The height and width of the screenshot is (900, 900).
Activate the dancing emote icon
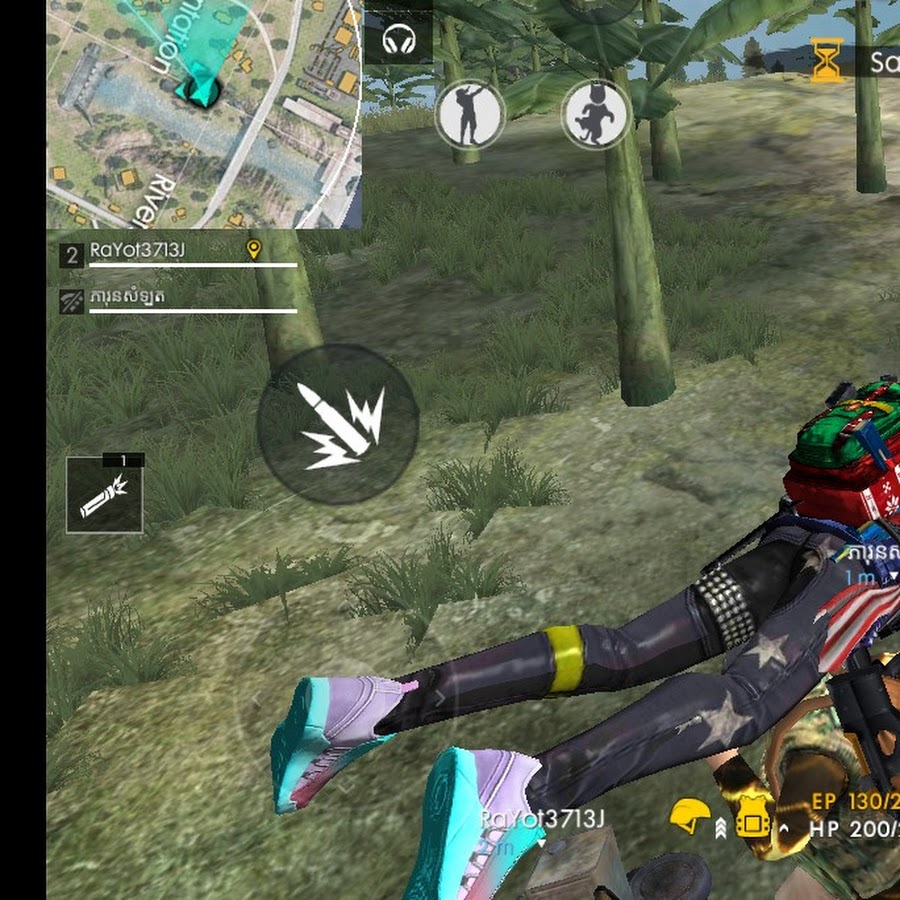click(x=469, y=114)
